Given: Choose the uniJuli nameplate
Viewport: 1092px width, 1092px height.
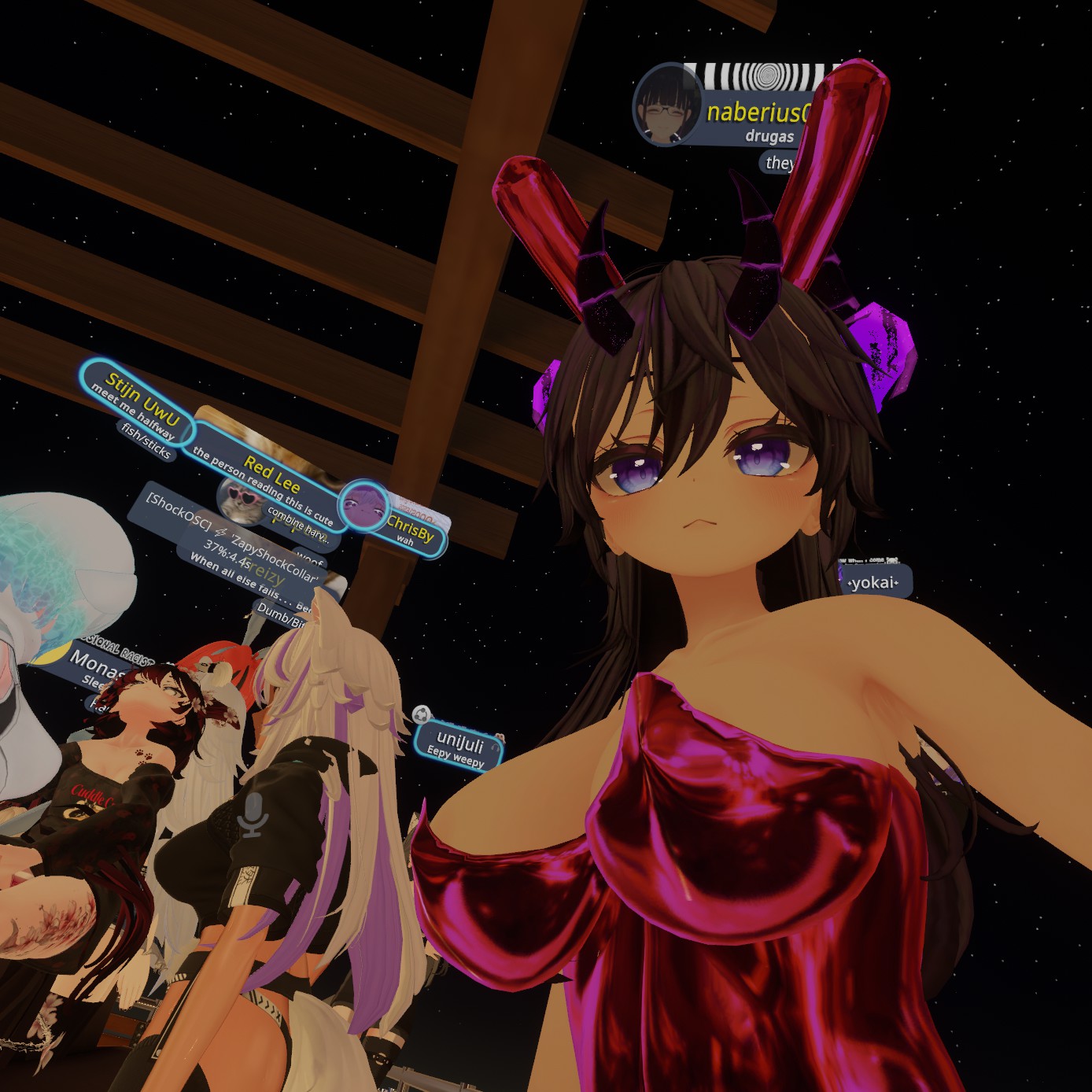Looking at the screenshot, I should pyautogui.click(x=459, y=742).
